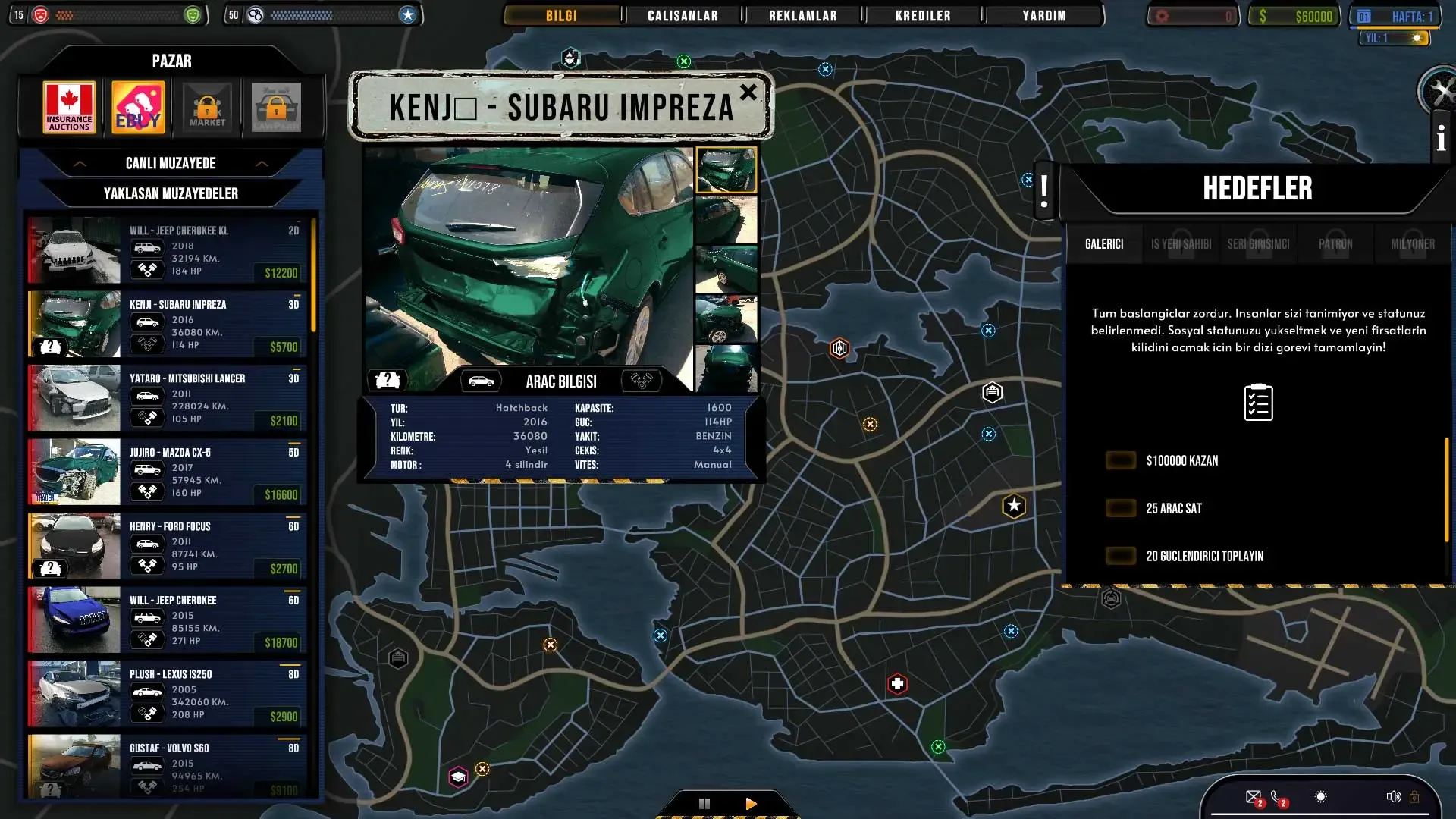Open the REKLAMLAR menu
The height and width of the screenshot is (819, 1456).
(x=802, y=16)
